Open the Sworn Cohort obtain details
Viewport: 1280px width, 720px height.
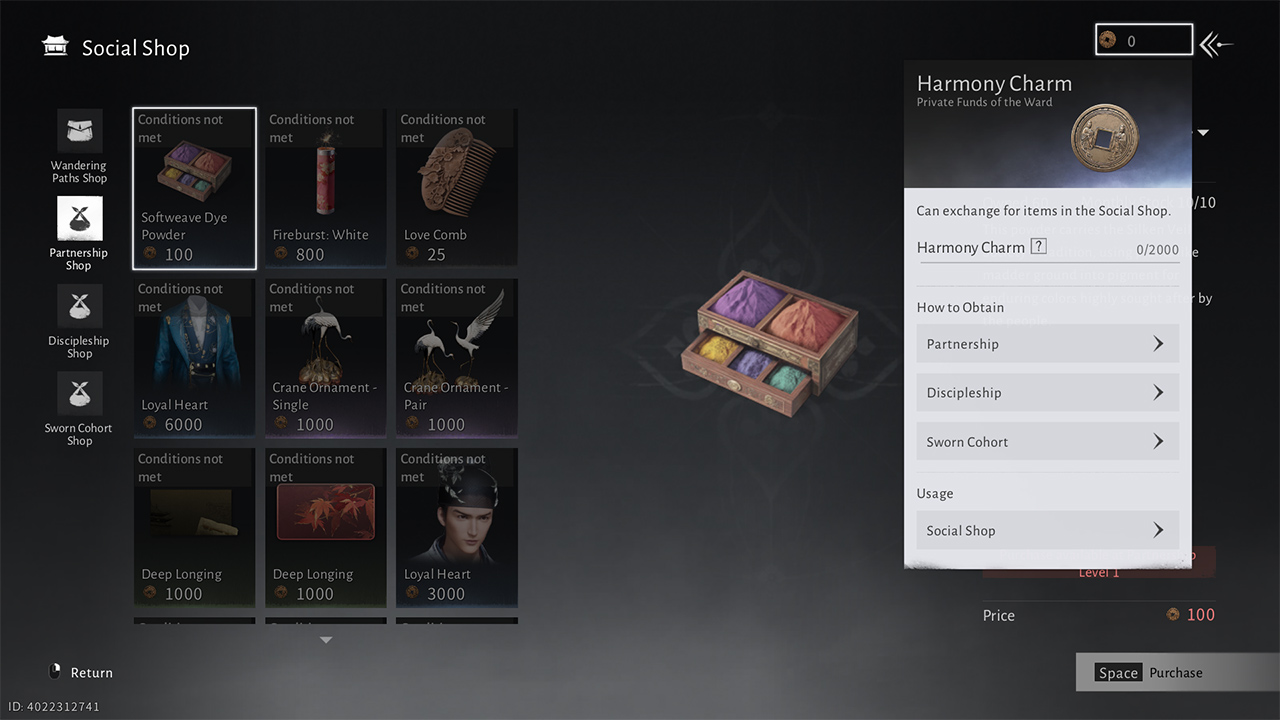[x=1047, y=441]
